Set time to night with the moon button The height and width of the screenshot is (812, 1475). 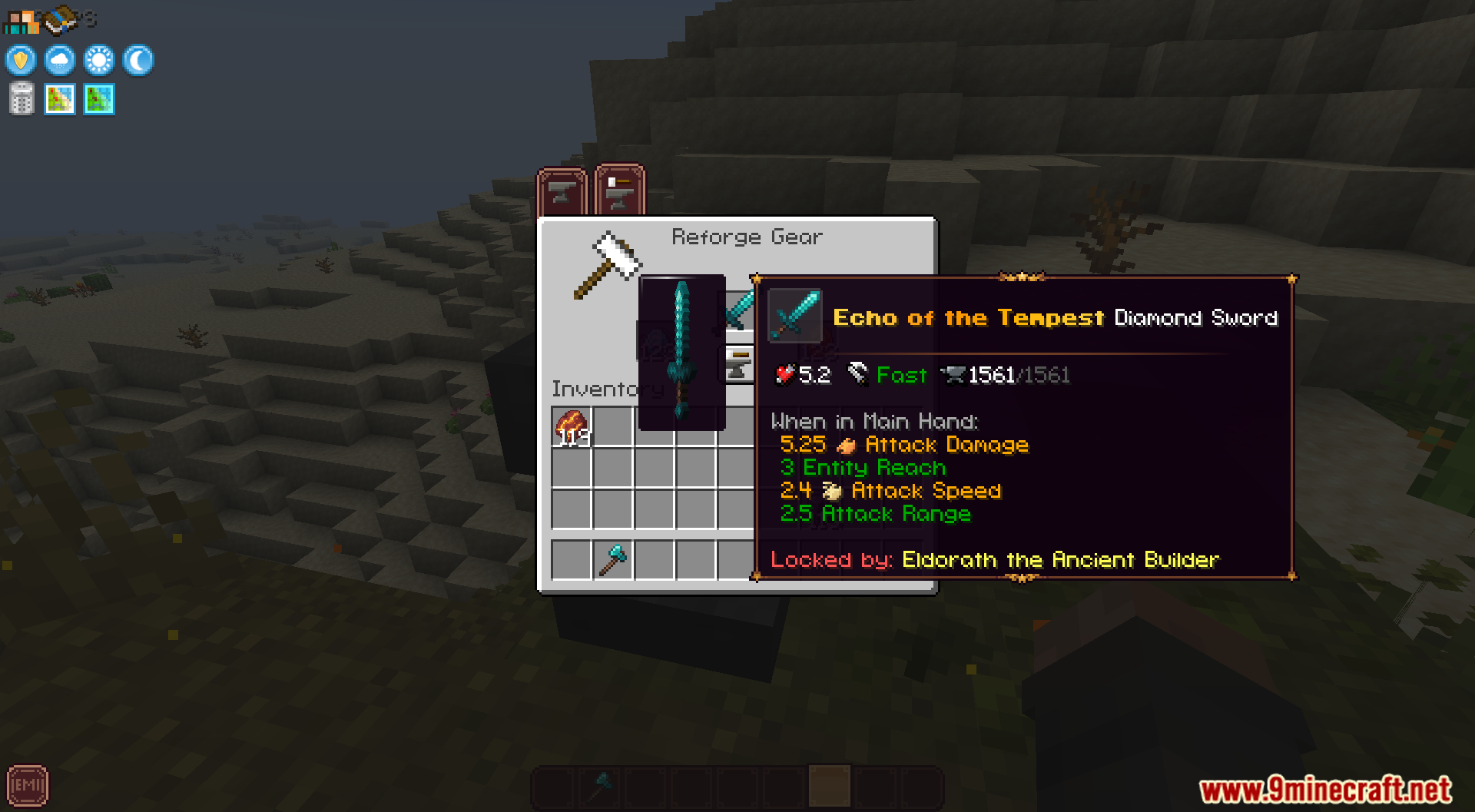coord(138,60)
